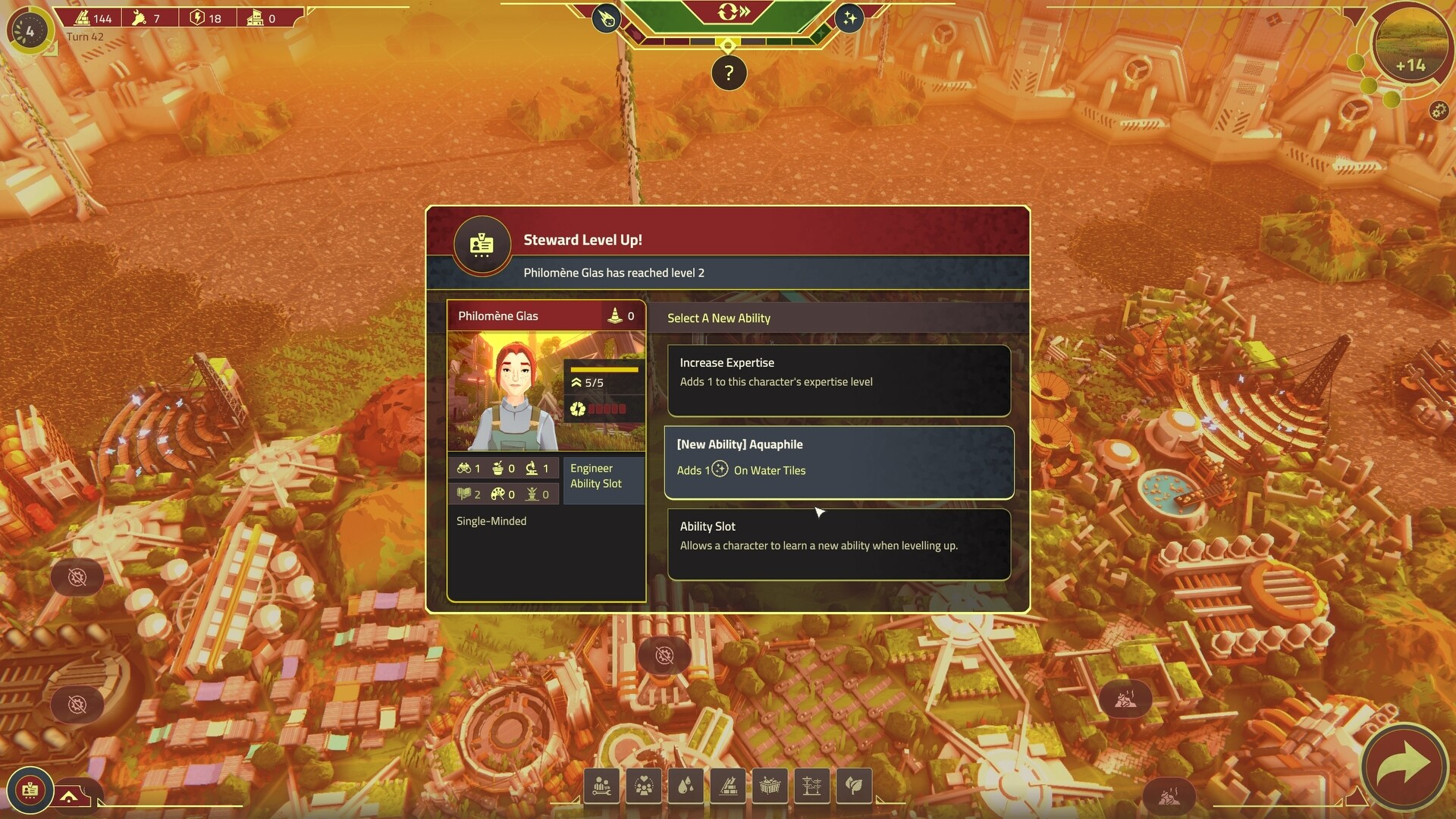The image size is (1456, 819).
Task: Select the Aquaphile new ability option
Action: [839, 462]
